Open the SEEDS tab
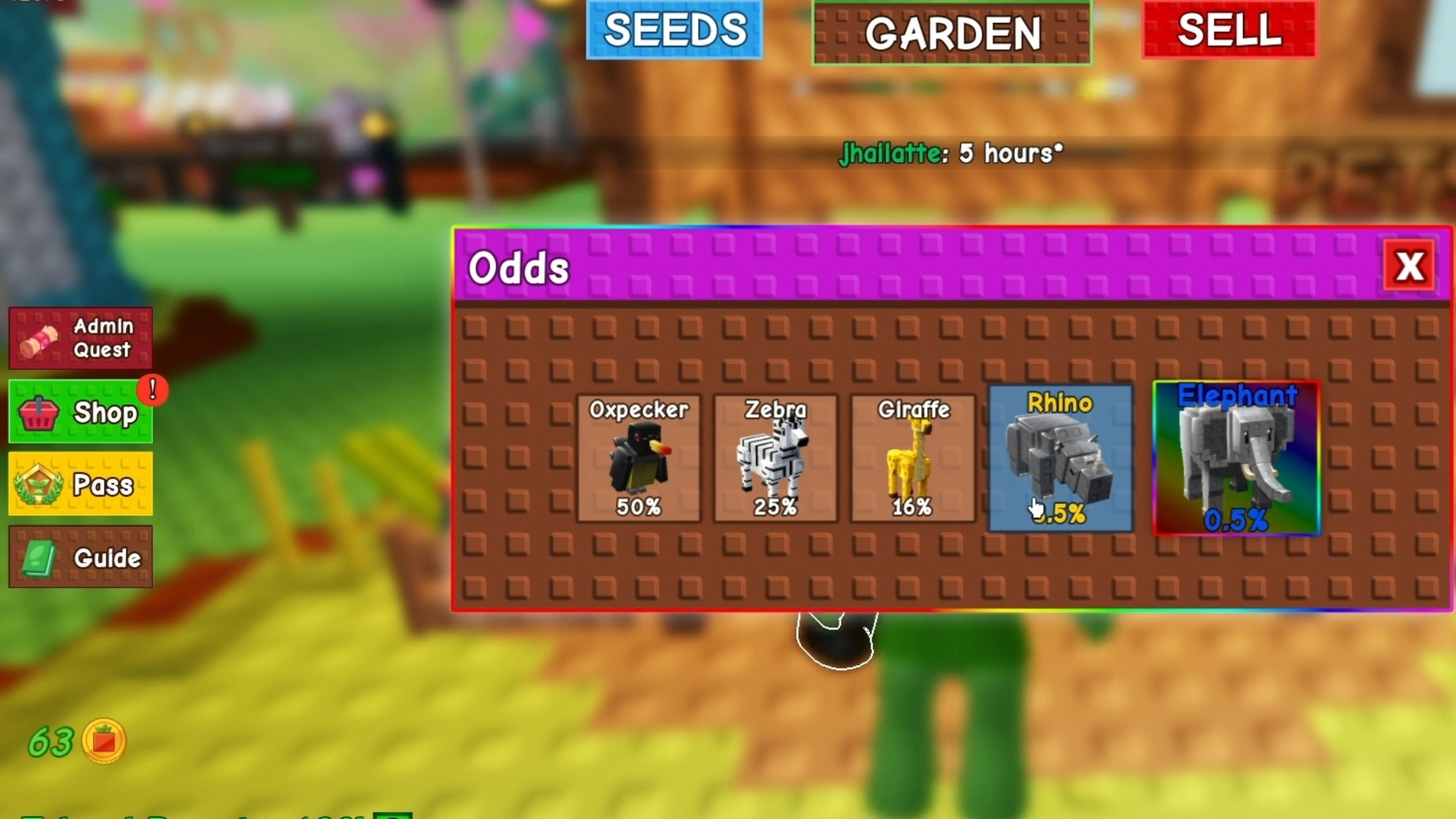1456x819 pixels. (x=673, y=30)
